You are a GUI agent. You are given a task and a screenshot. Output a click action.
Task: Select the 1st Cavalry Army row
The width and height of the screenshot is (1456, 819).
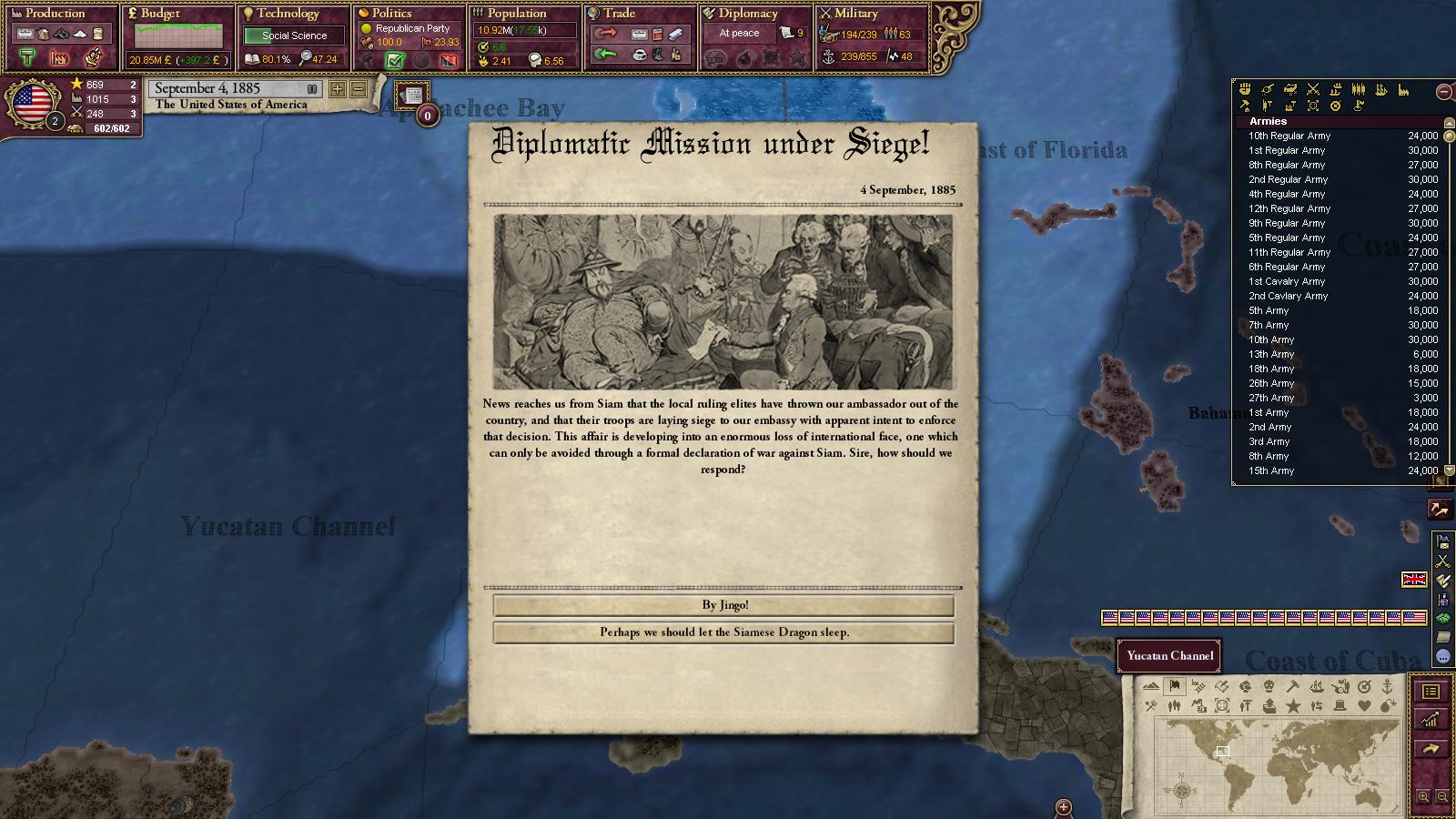coord(1287,281)
